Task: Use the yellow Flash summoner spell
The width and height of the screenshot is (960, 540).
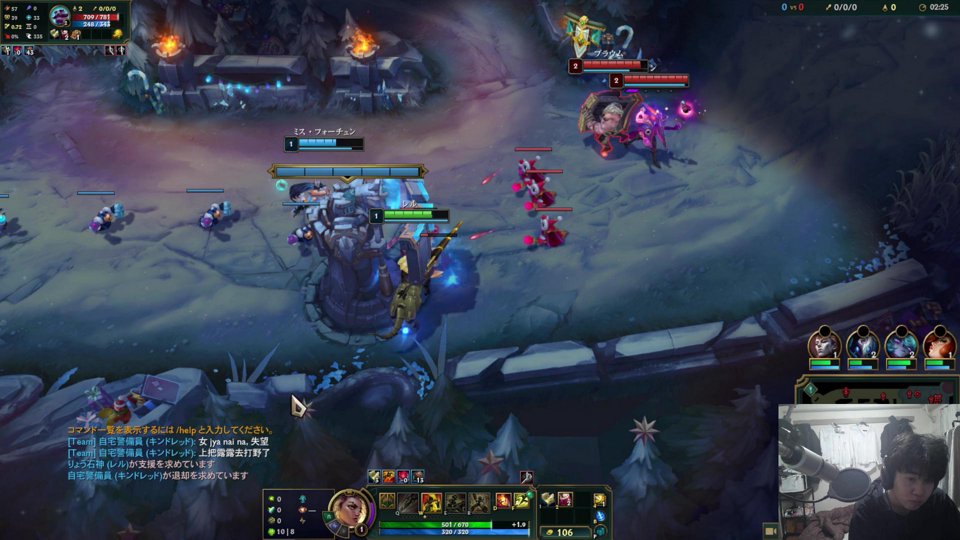Action: pyautogui.click(x=522, y=501)
